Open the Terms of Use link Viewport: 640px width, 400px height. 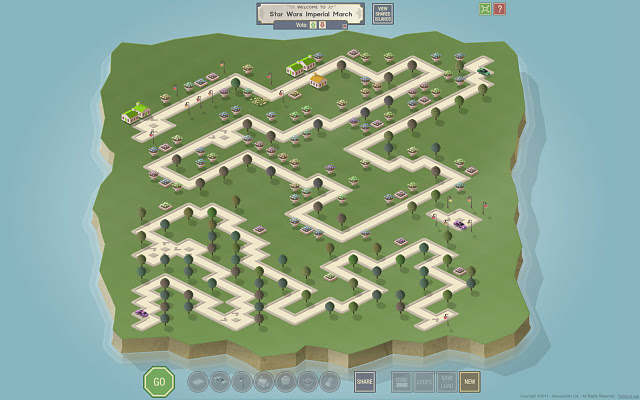click(x=627, y=396)
